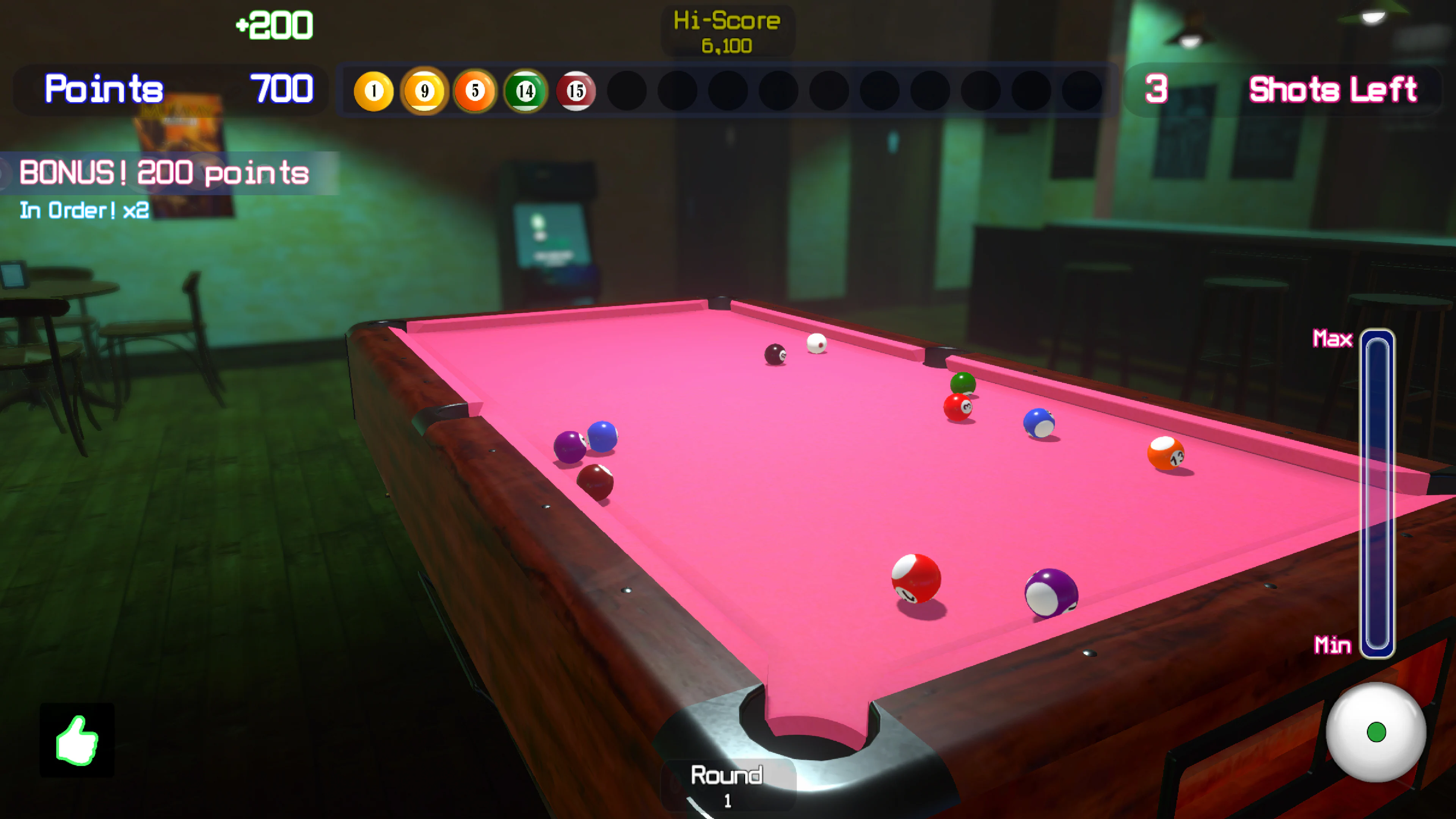Click the thumbs-up icon
The image size is (1456, 819).
pyautogui.click(x=77, y=741)
